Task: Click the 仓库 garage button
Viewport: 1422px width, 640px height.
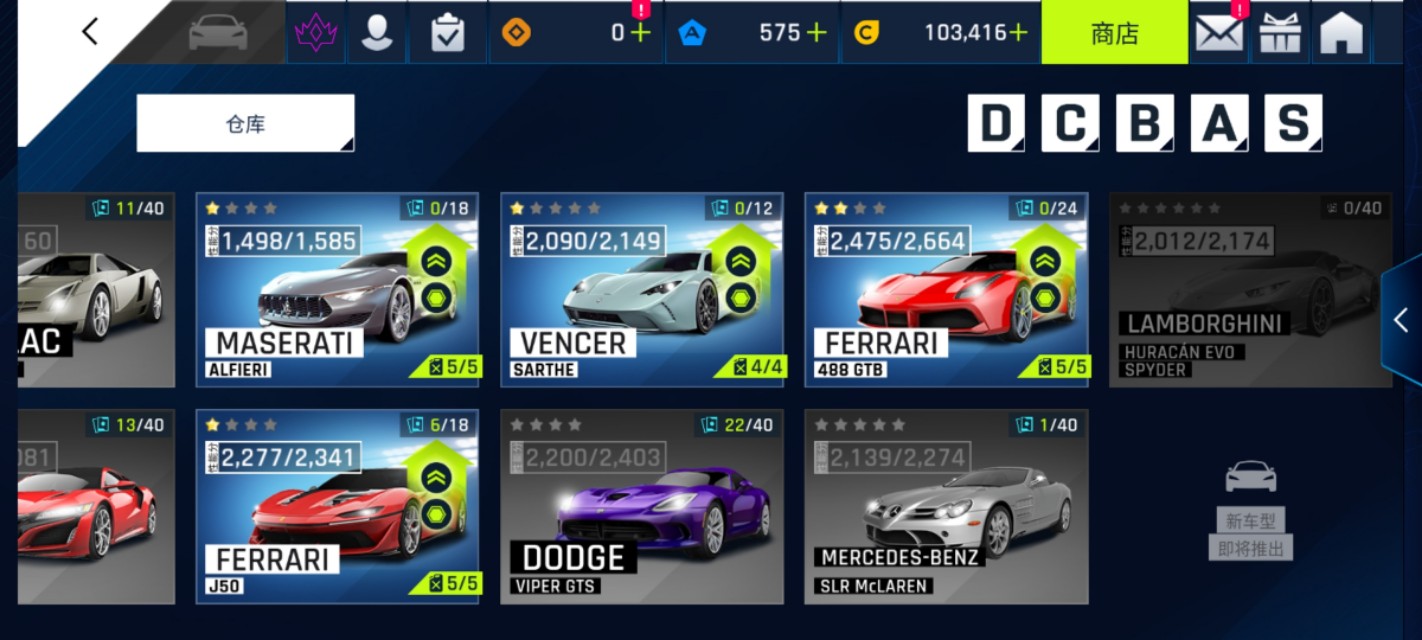Action: click(245, 124)
